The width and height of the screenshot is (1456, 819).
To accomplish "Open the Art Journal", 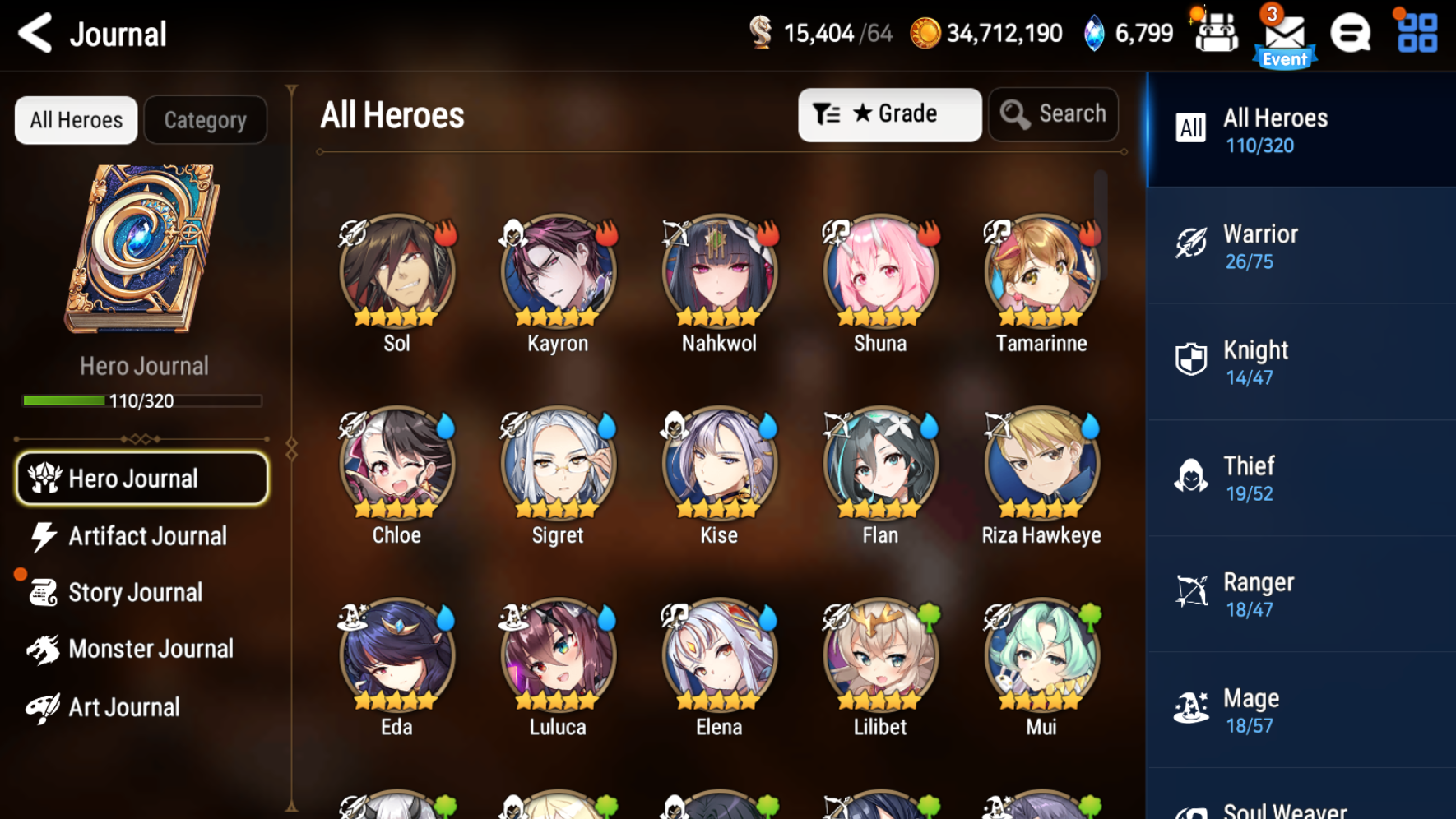I will tap(124, 706).
